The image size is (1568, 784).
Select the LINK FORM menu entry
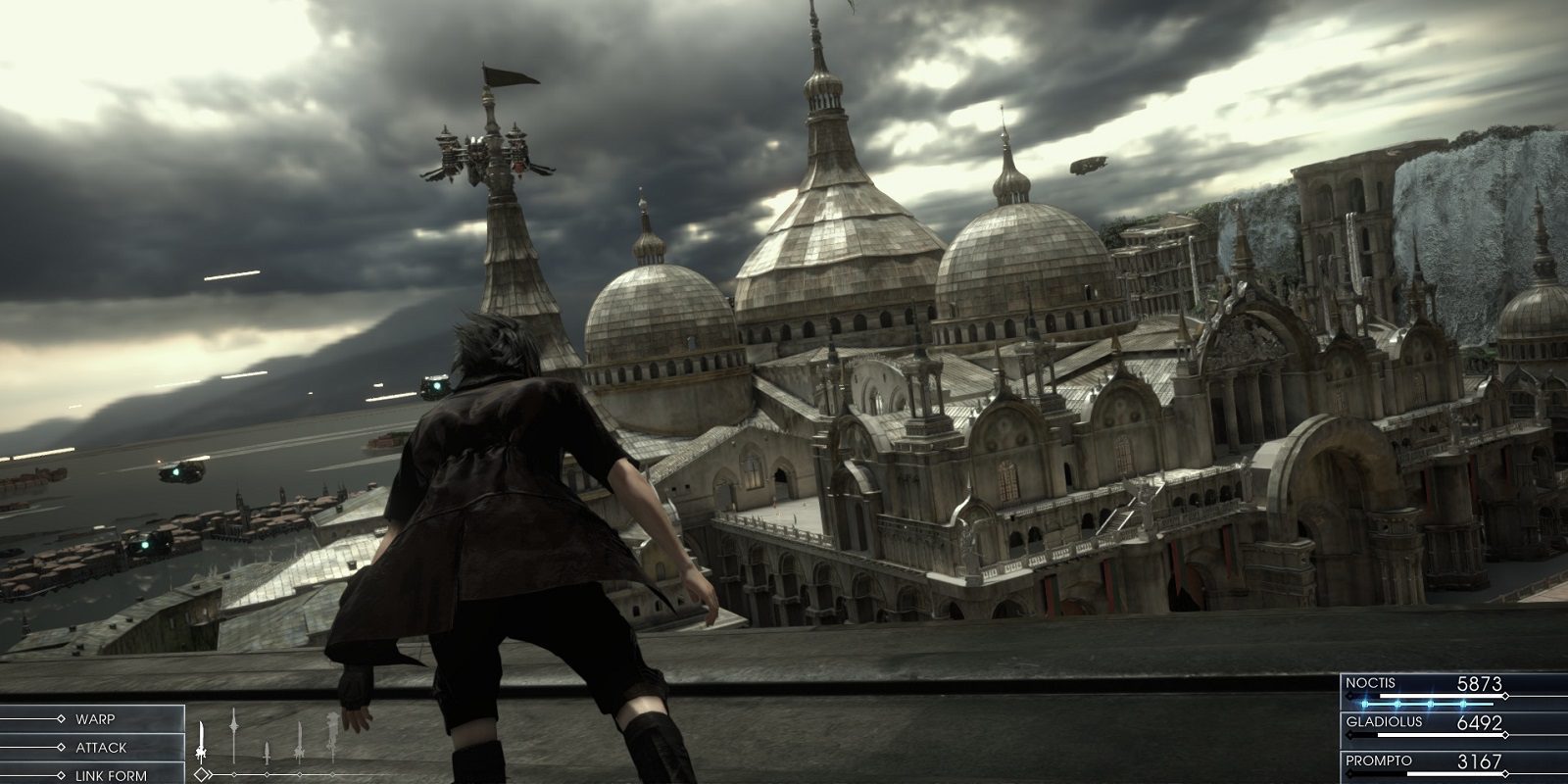point(110,773)
